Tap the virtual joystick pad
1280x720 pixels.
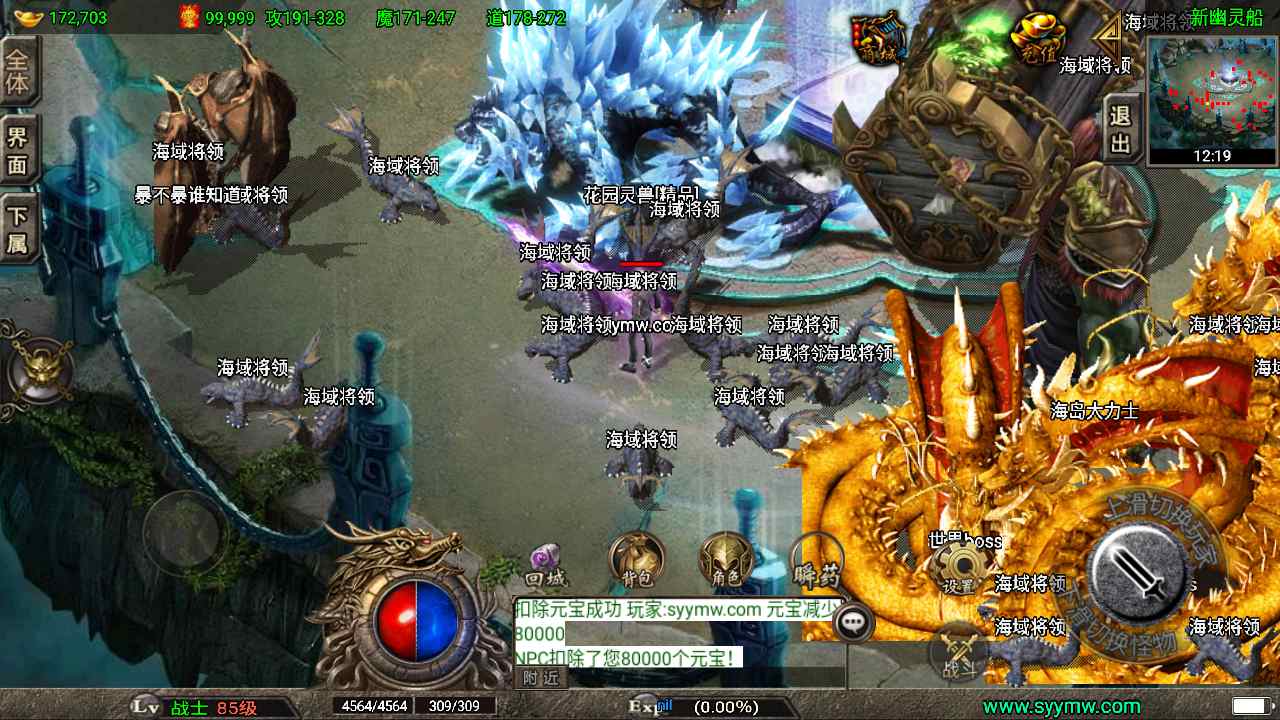point(184,532)
